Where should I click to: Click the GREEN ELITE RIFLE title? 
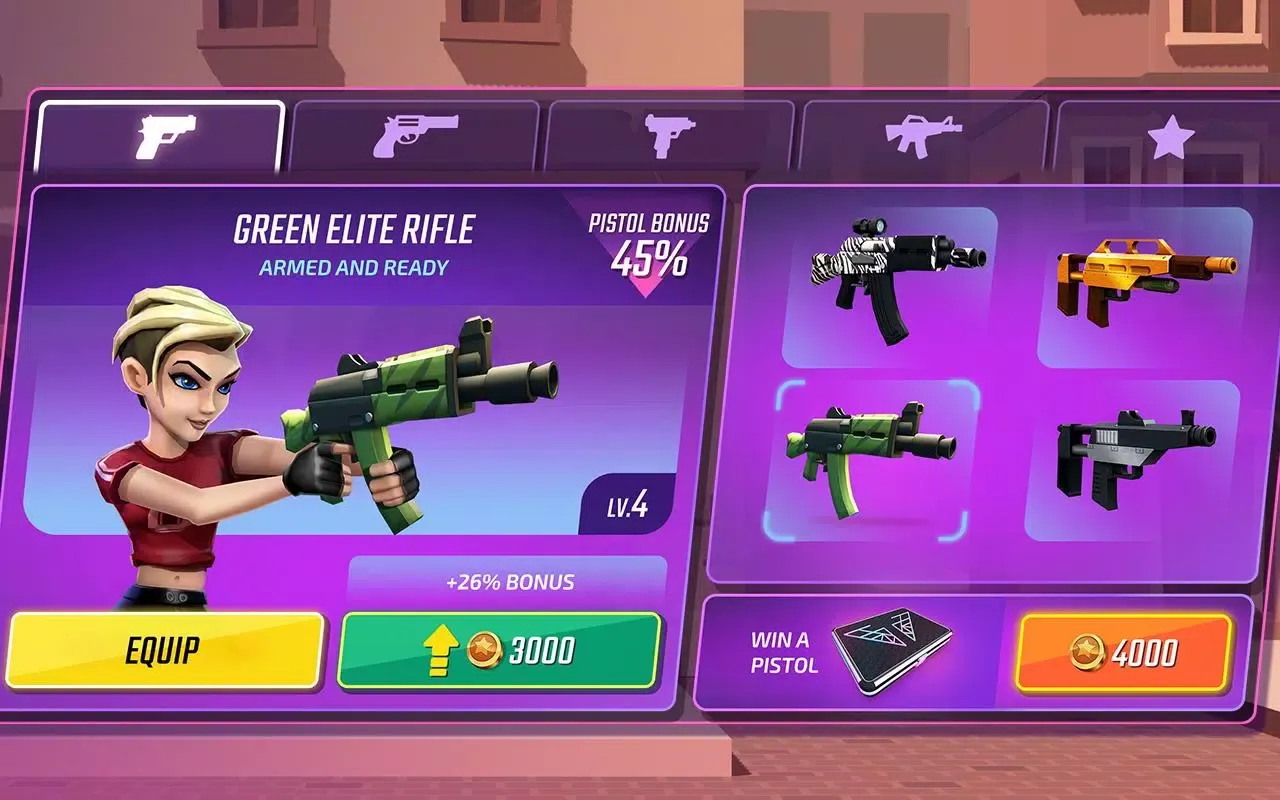click(356, 228)
